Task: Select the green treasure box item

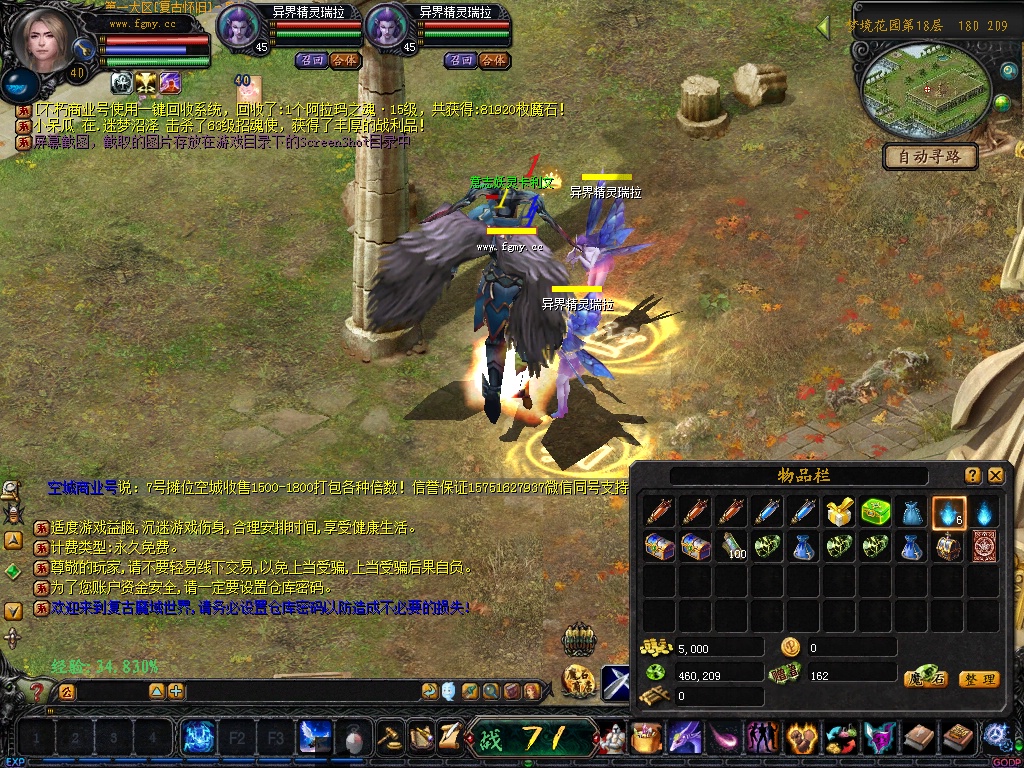Action: pos(876,513)
